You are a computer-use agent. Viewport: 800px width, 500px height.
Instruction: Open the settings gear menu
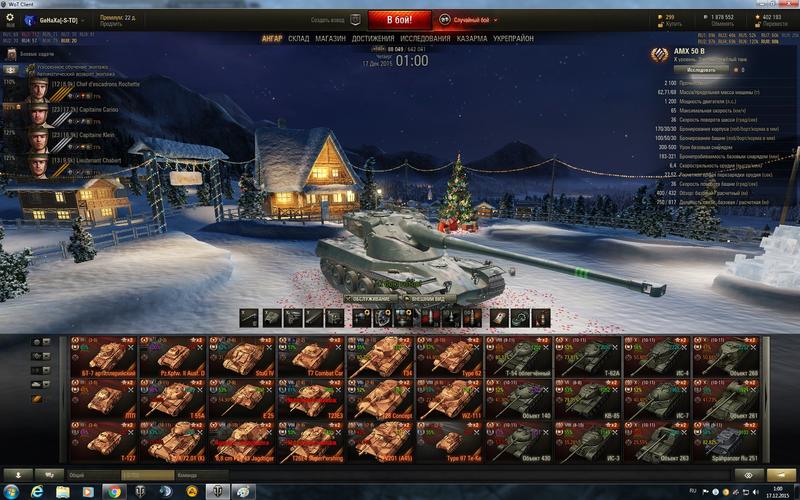coord(11,18)
